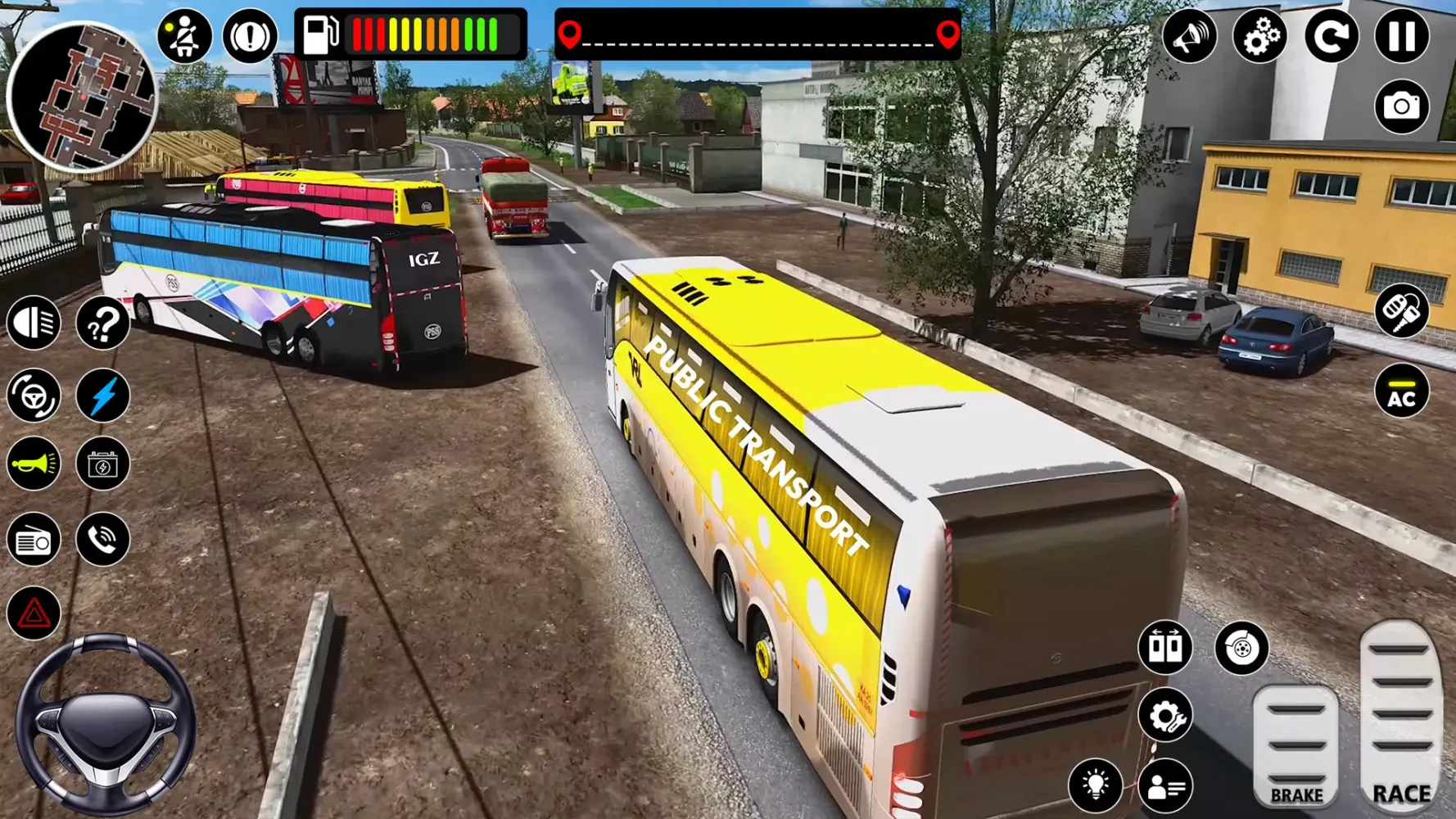Click the restart arrow button
Viewport: 1456px width, 819px height.
point(1331,36)
